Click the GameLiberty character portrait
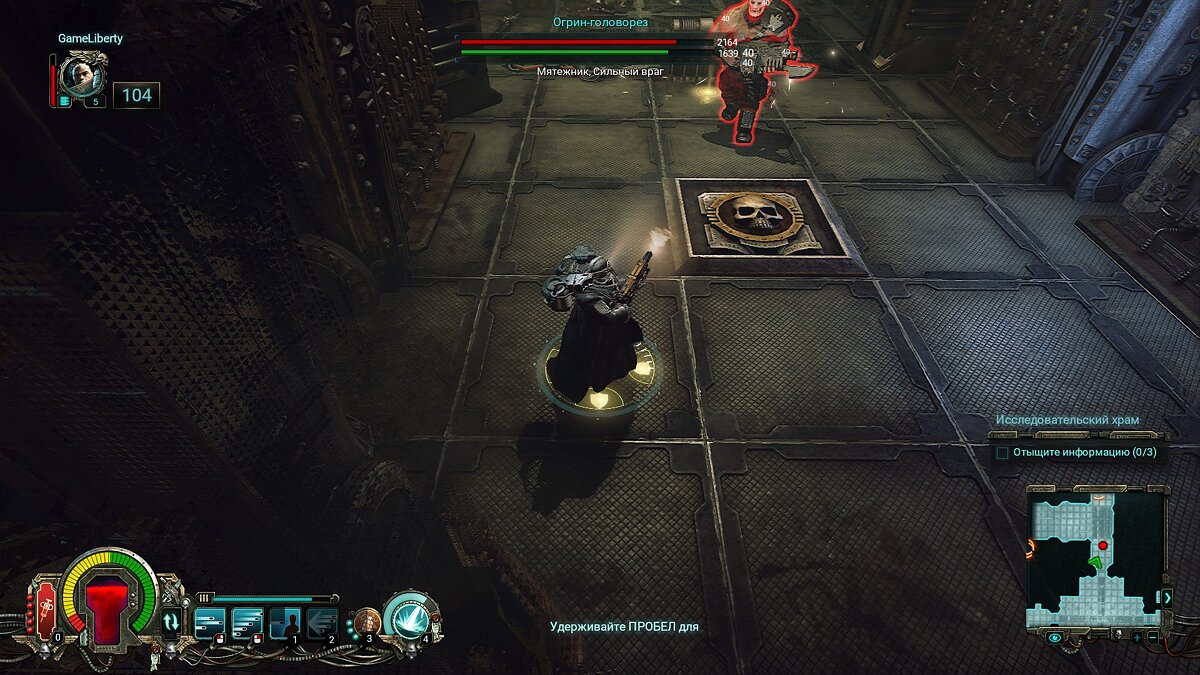Image resolution: width=1200 pixels, height=675 pixels. pyautogui.click(x=79, y=74)
